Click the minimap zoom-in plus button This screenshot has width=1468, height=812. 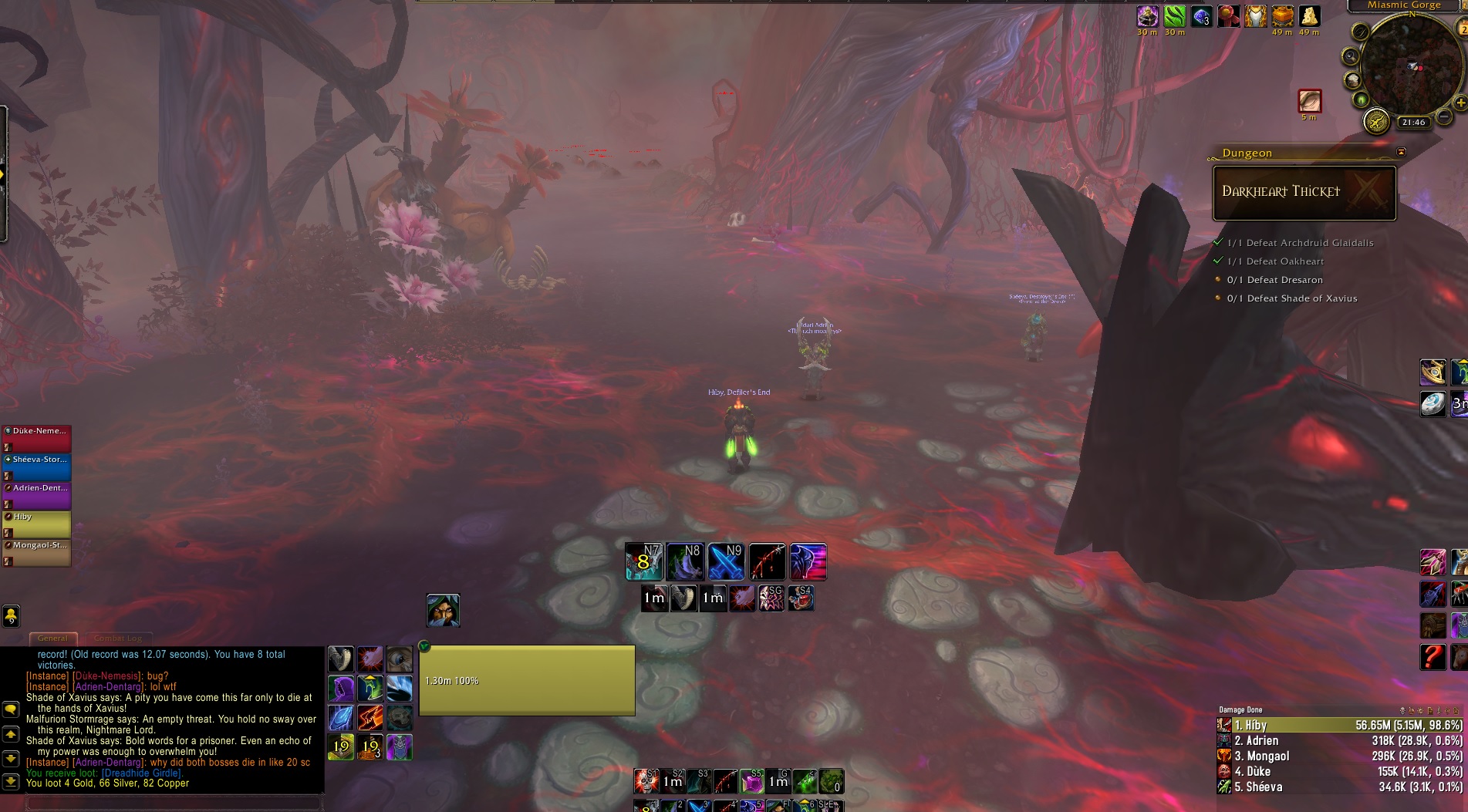coord(1460,103)
